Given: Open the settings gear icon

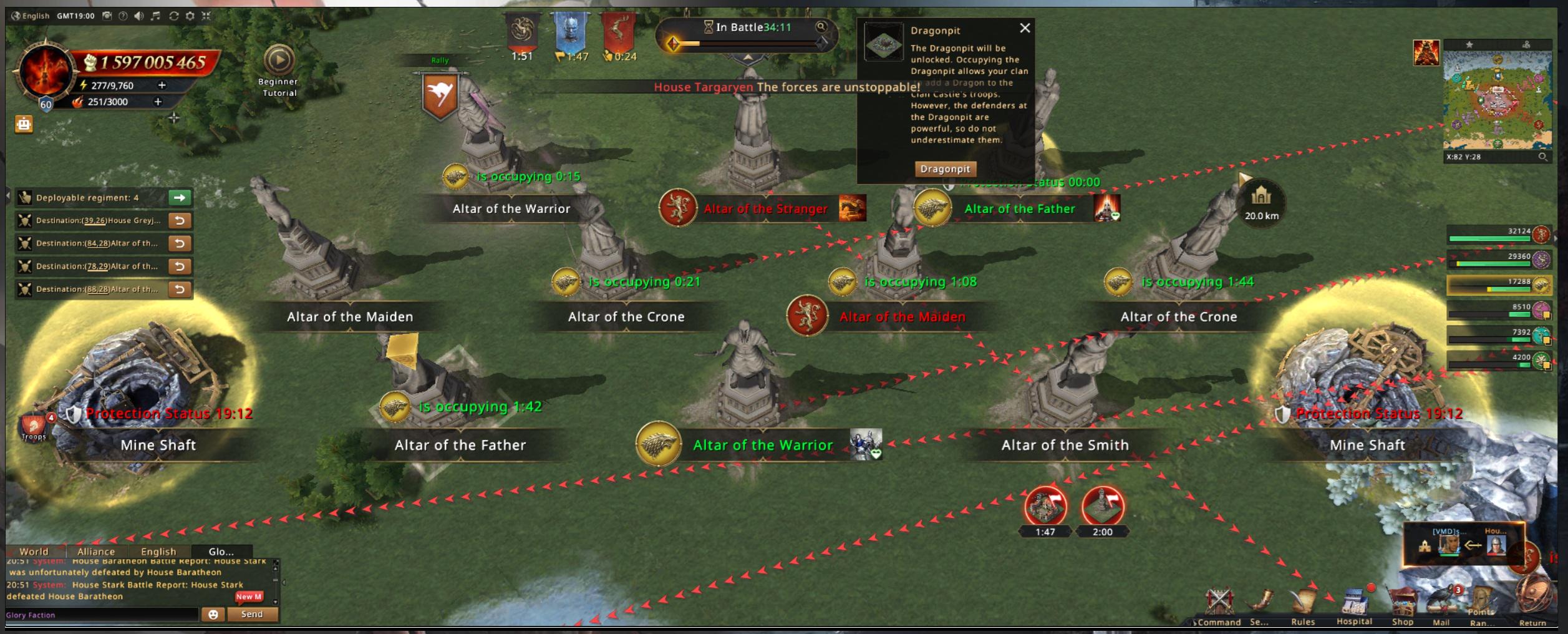Looking at the screenshot, I should pyautogui.click(x=190, y=16).
